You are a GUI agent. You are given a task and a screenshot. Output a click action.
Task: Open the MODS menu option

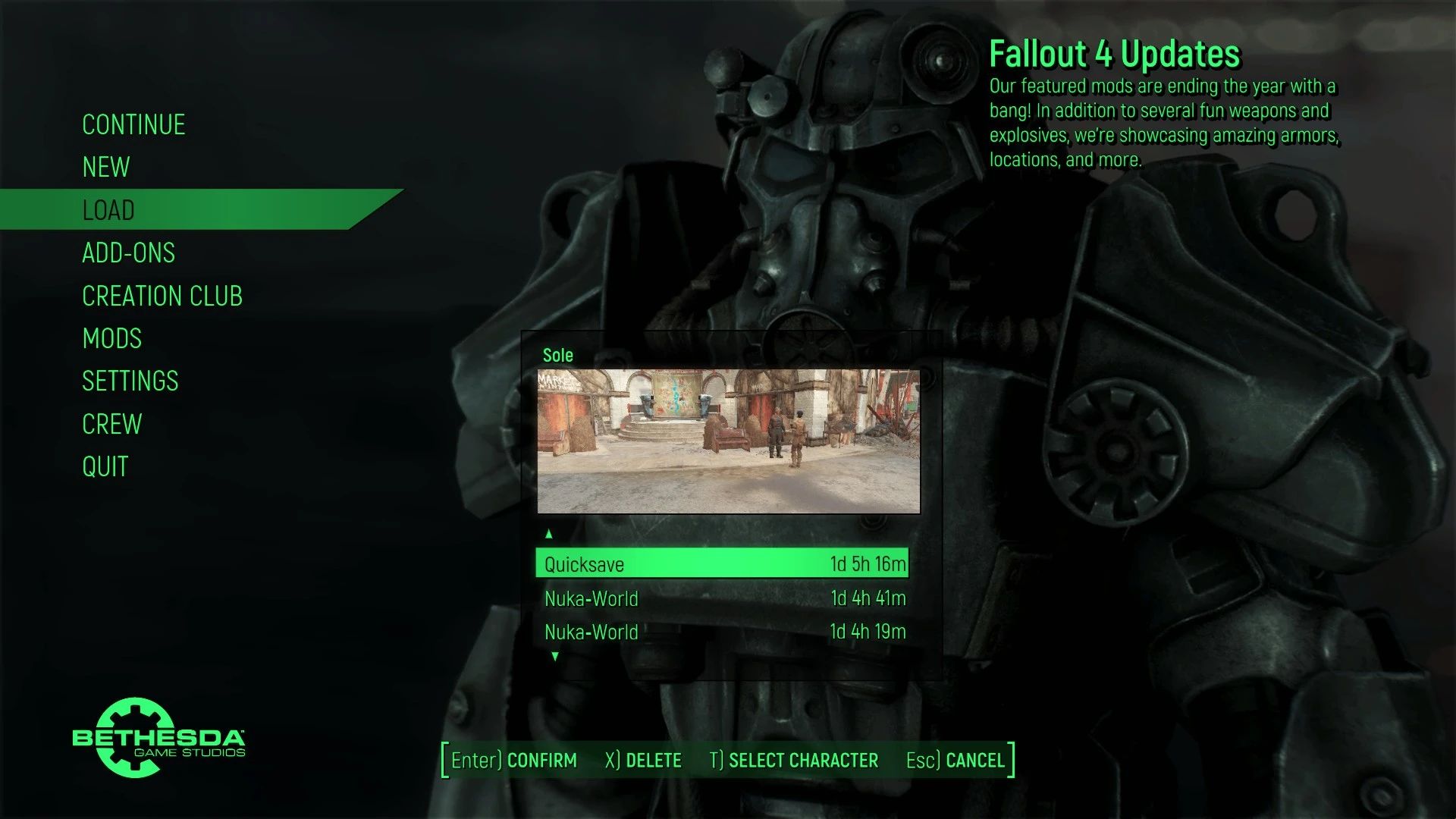[112, 338]
